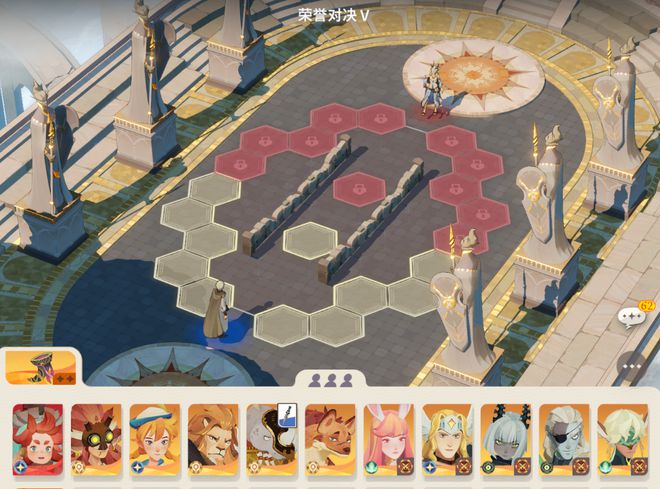Open the three-dot more options button
This screenshot has height=489, width=660.
point(630,366)
